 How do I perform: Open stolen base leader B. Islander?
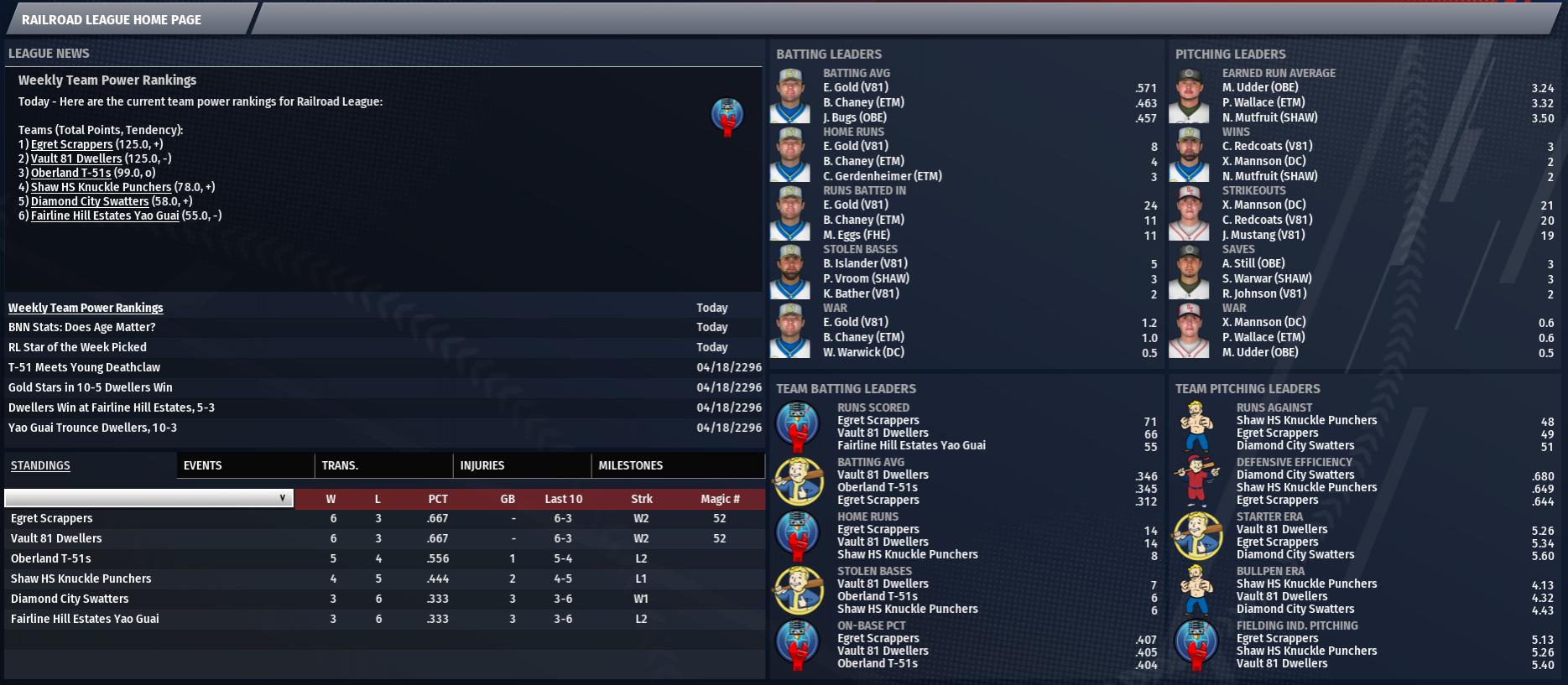(865, 263)
